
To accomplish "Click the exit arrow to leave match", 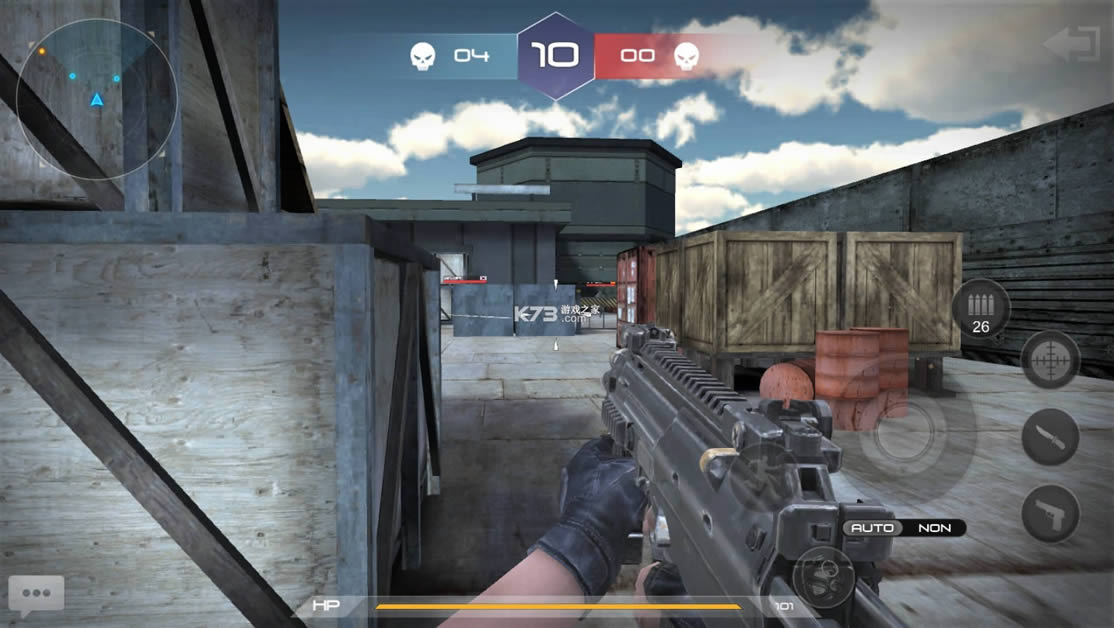I will pyautogui.click(x=1071, y=45).
